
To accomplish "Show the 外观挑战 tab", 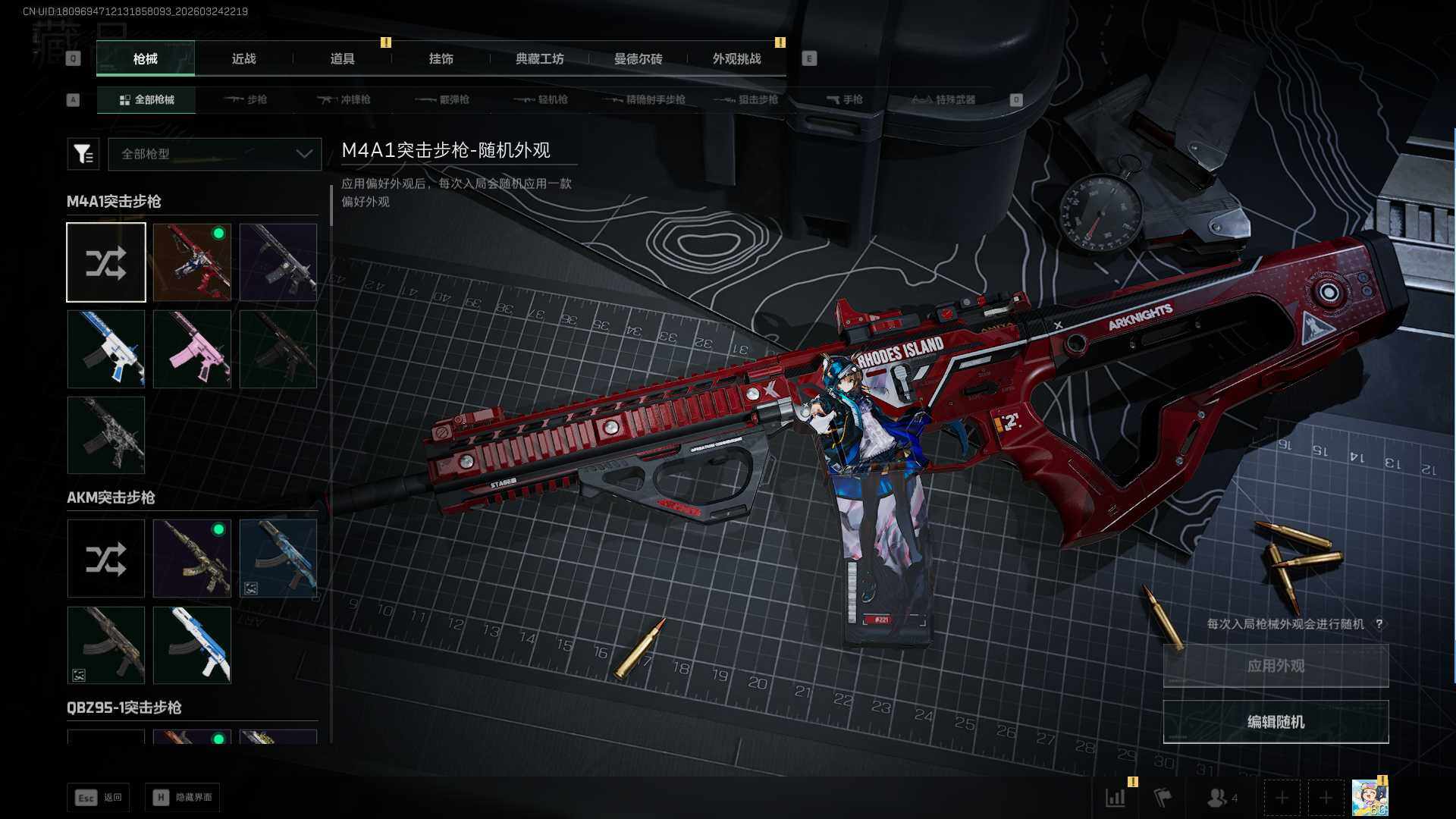I will [736, 59].
